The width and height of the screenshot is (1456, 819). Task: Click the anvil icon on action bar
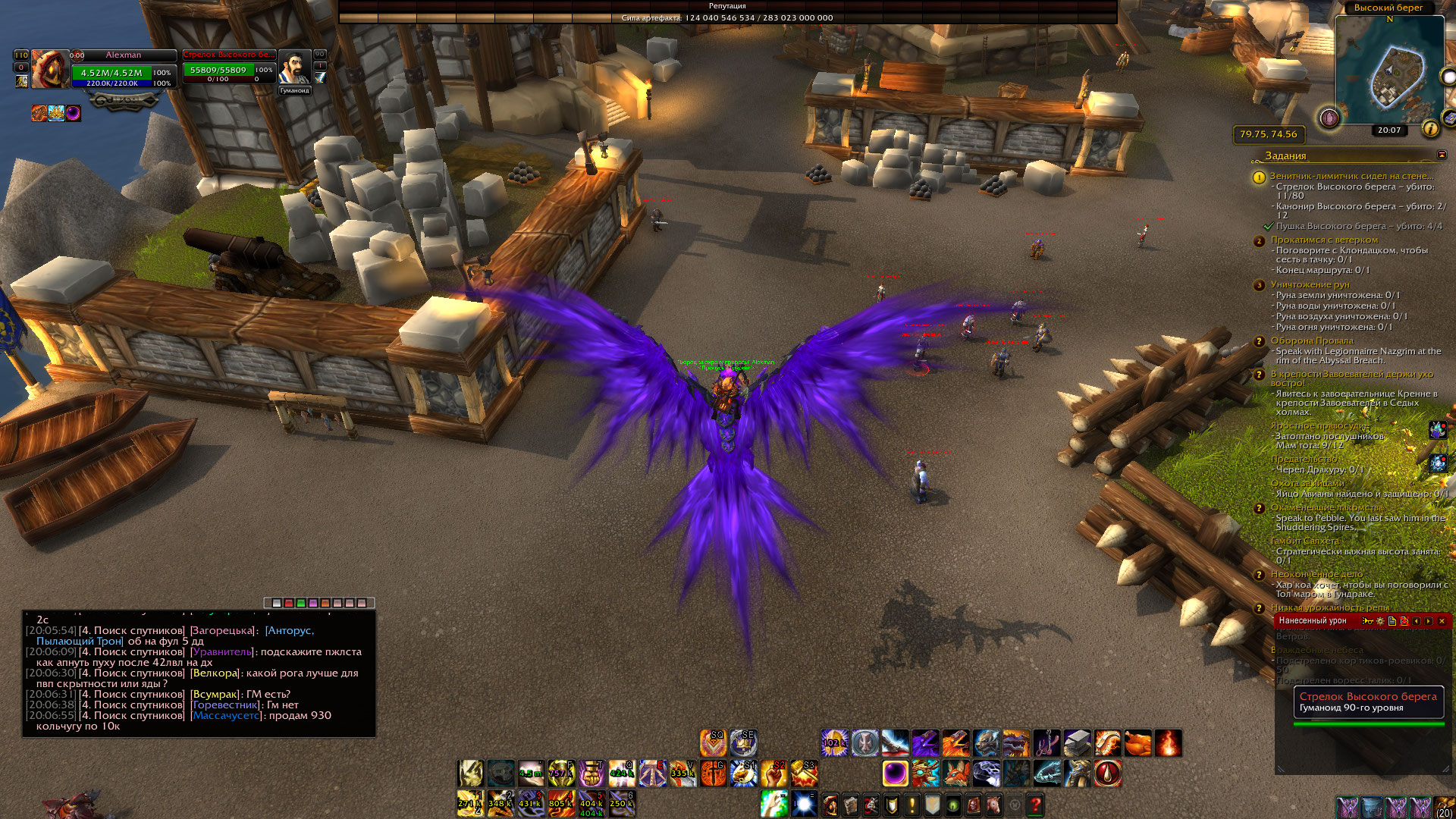coord(1077,743)
